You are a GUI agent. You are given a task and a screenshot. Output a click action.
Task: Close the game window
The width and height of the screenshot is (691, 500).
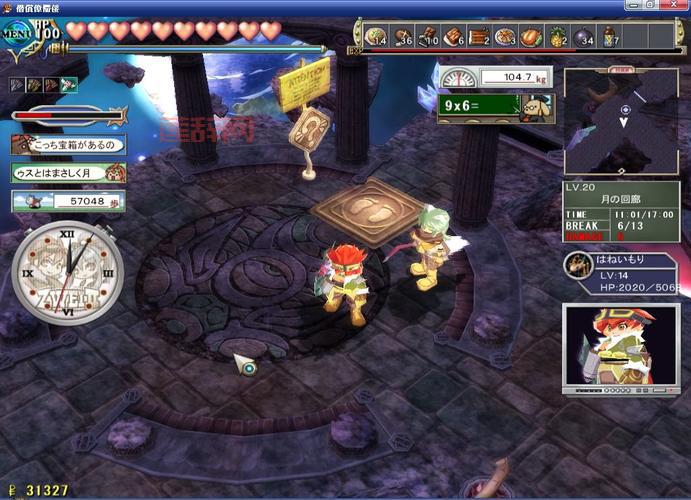pyautogui.click(x=678, y=7)
